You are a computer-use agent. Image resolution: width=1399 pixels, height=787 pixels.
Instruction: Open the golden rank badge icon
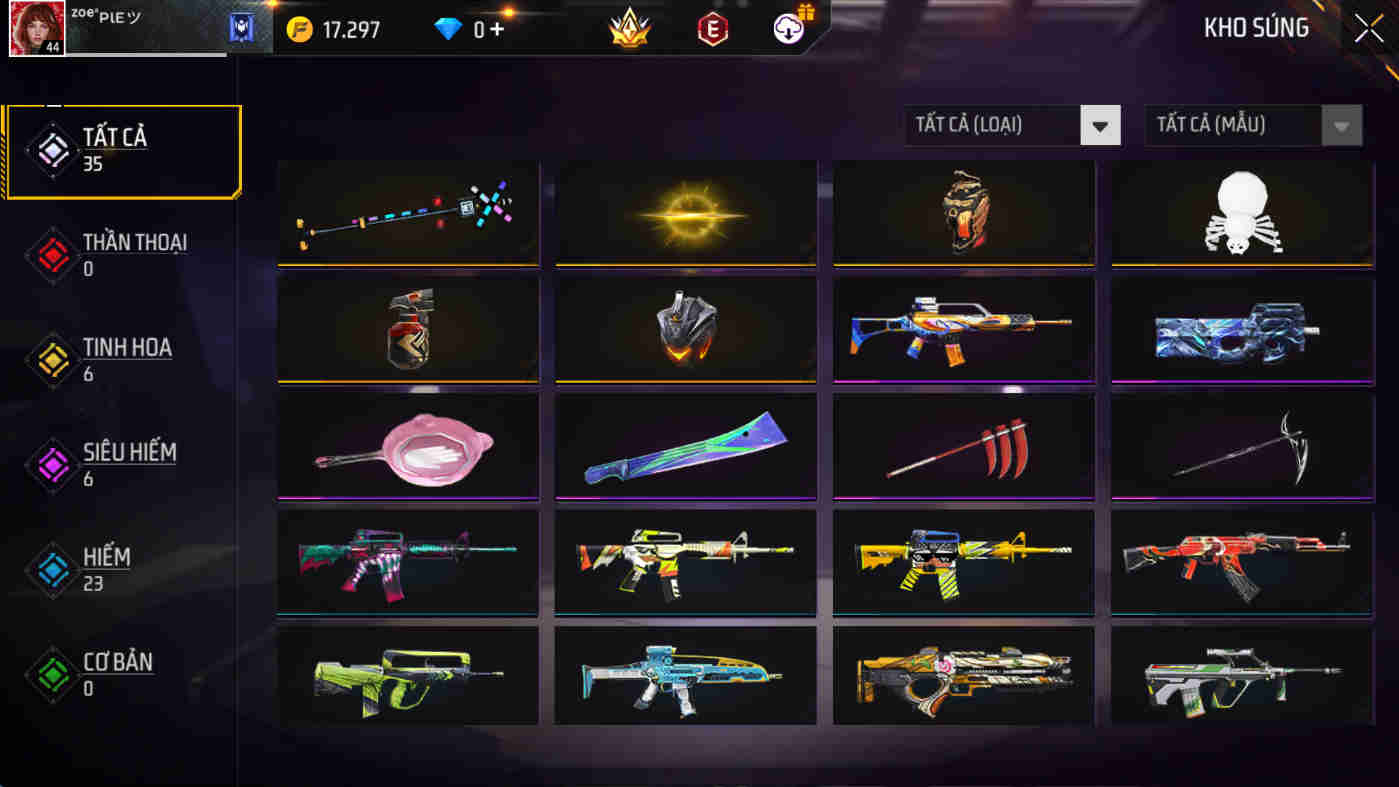coord(628,29)
